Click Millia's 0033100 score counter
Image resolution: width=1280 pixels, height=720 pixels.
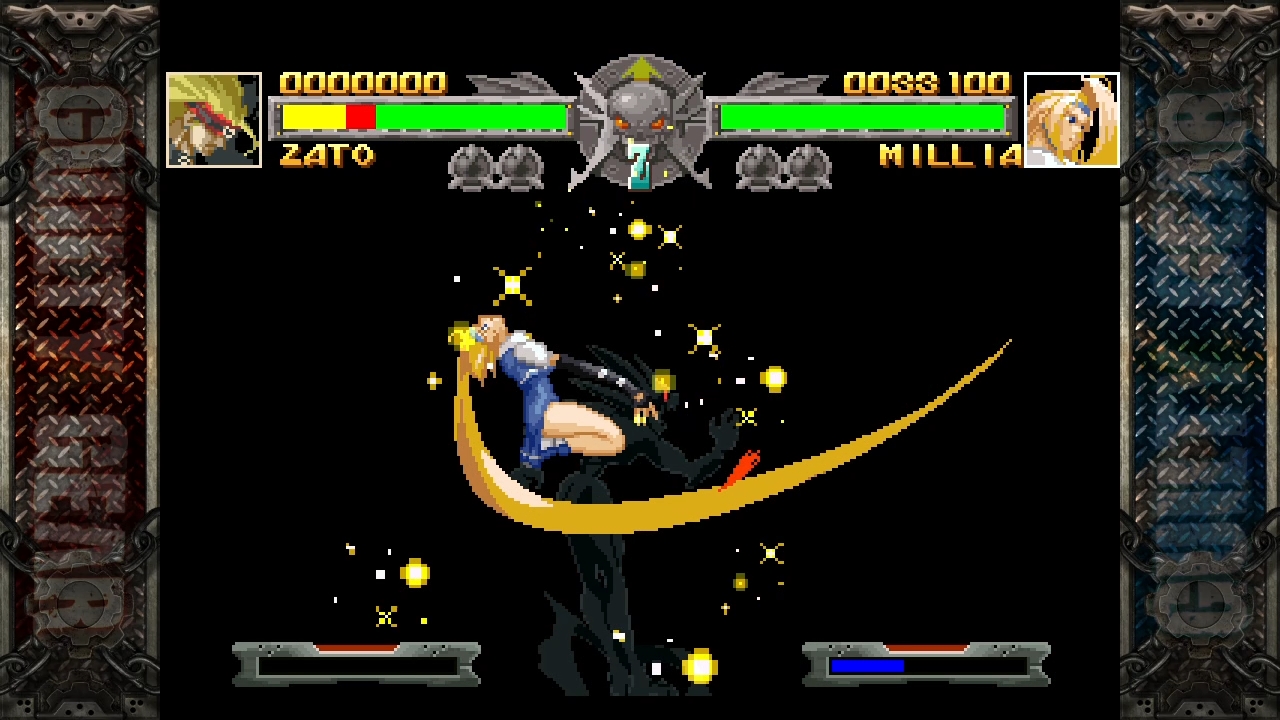[x=928, y=83]
